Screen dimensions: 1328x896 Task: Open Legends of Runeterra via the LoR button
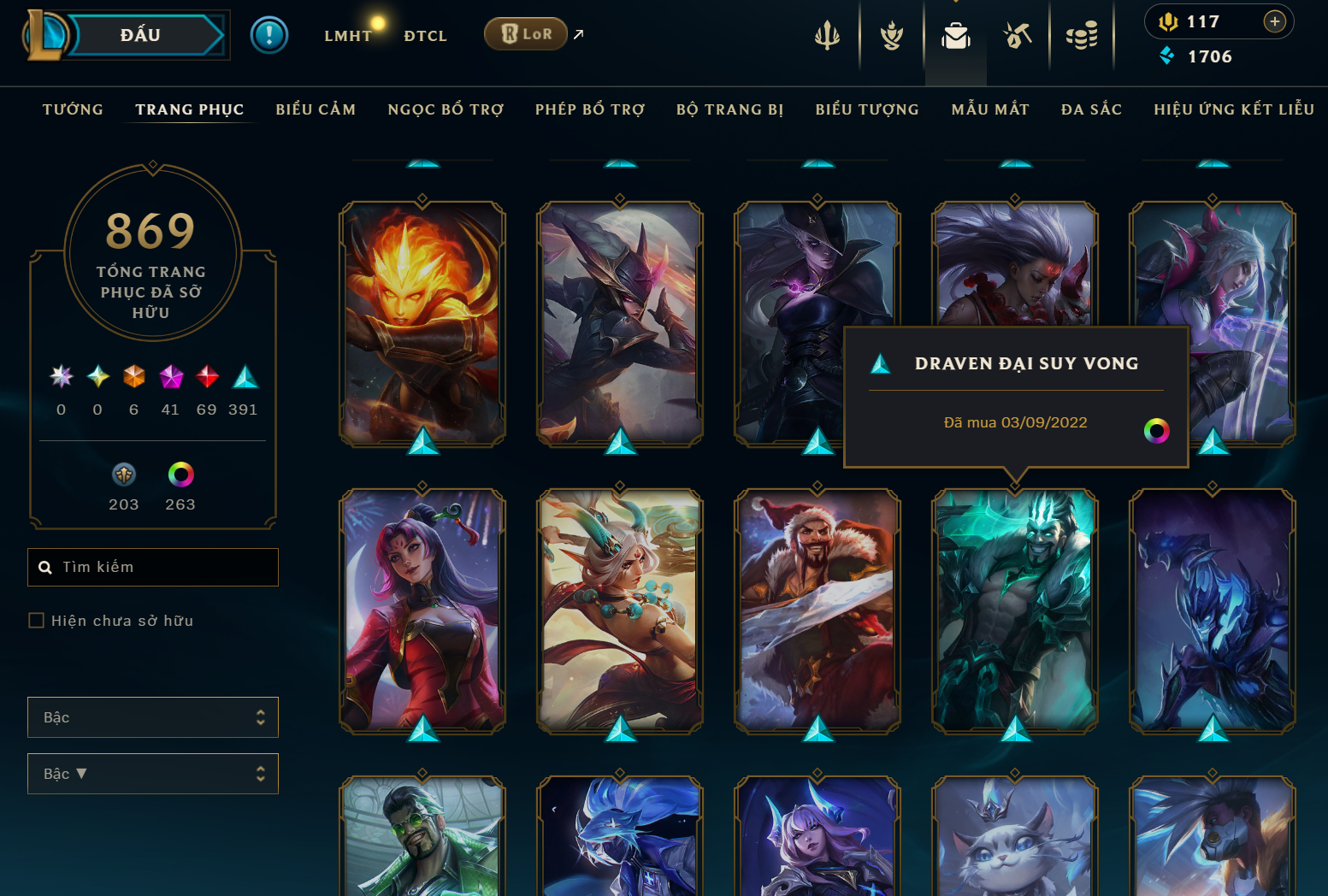[526, 33]
